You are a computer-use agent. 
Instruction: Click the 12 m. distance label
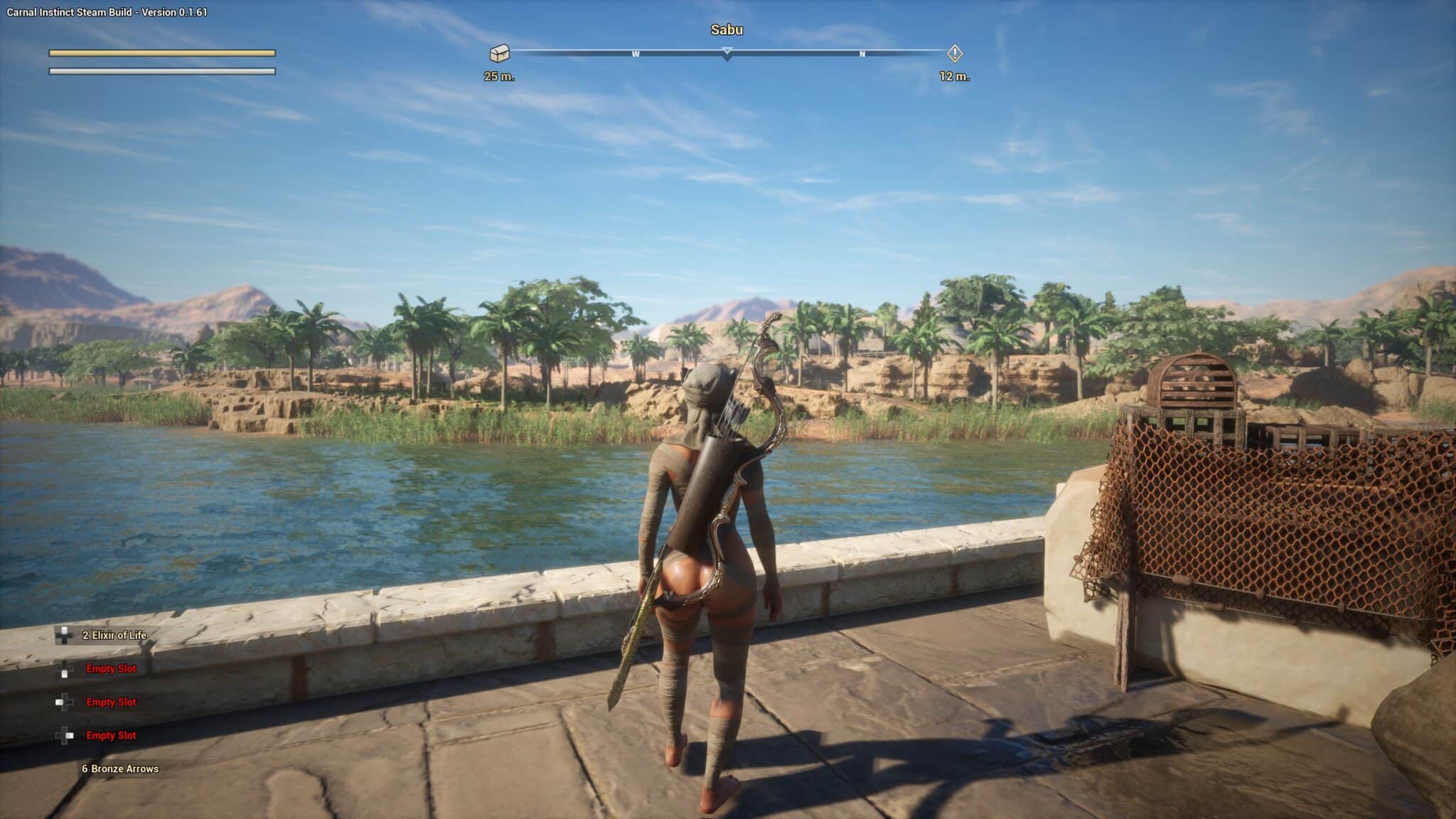(953, 76)
